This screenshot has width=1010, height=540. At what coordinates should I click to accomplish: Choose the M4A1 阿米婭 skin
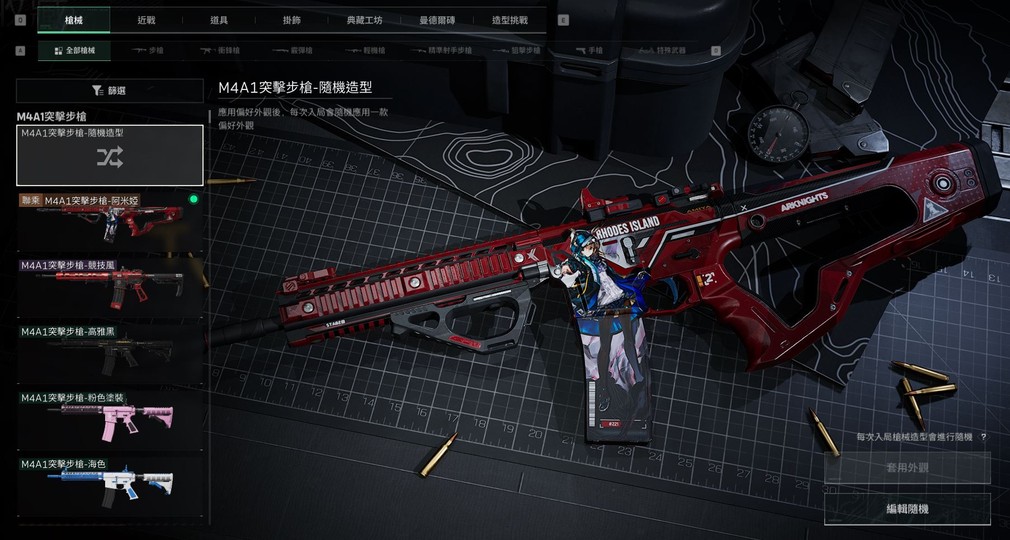point(110,220)
